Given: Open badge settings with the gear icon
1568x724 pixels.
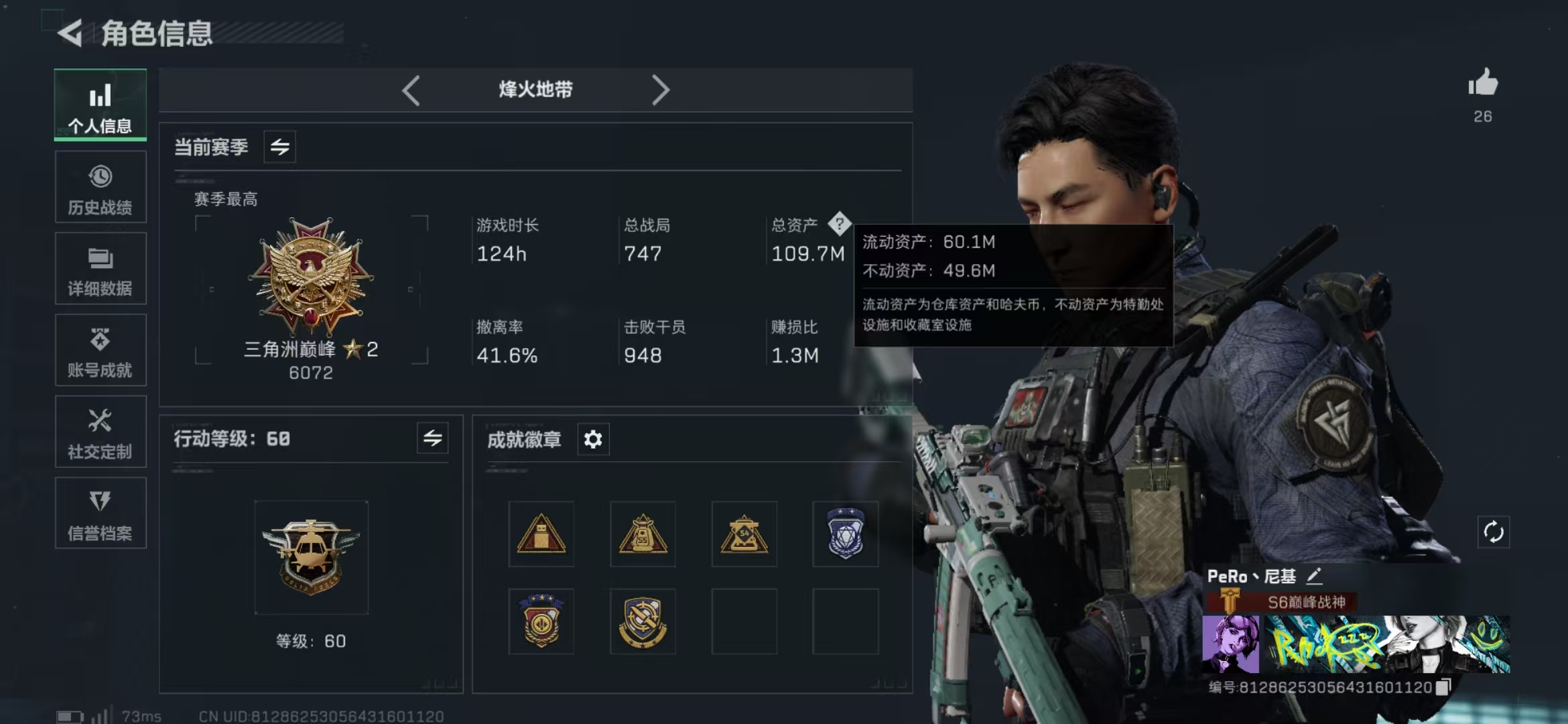Looking at the screenshot, I should point(592,439).
